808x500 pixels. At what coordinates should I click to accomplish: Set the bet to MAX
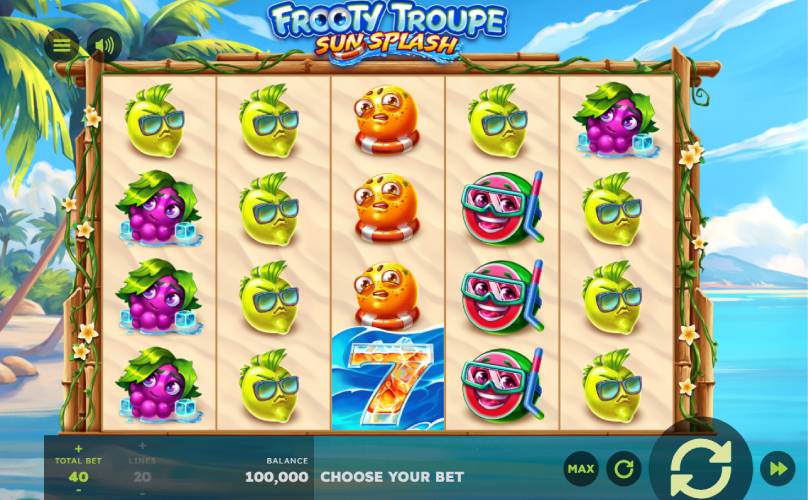(580, 467)
